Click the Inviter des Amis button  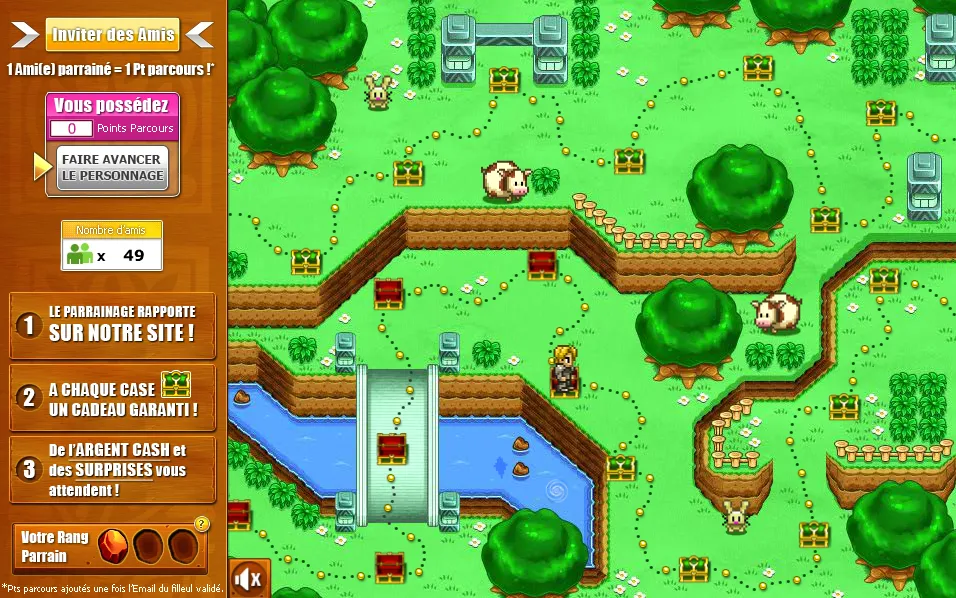tap(112, 35)
